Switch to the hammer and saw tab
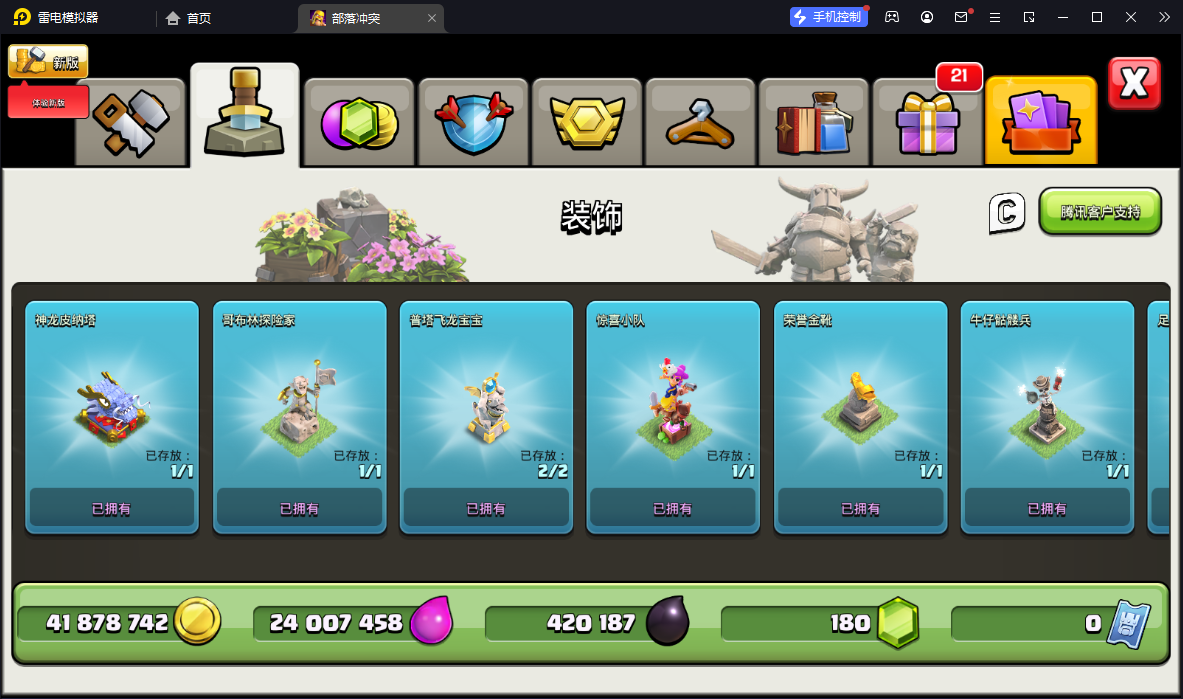 [x=130, y=121]
